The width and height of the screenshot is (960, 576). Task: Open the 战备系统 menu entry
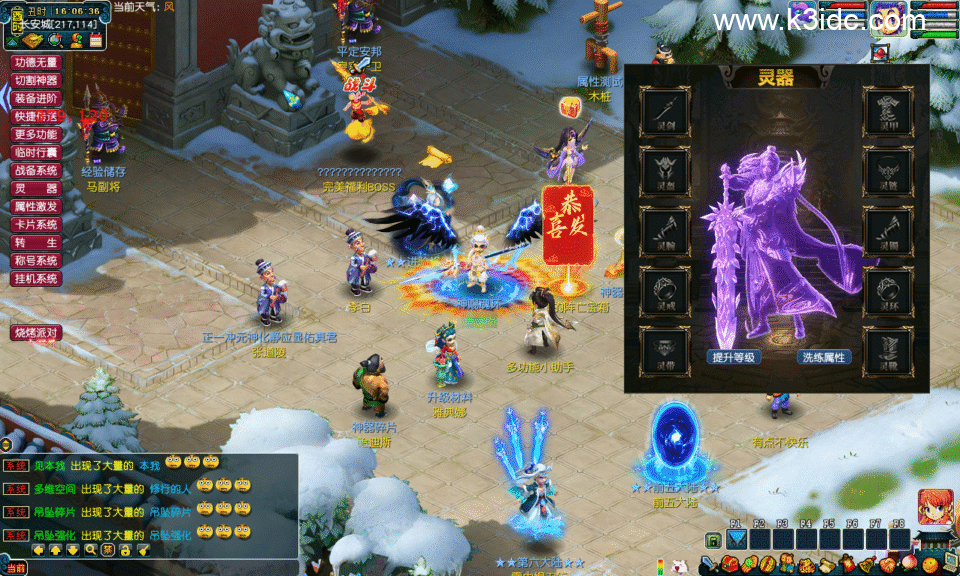pos(37,170)
